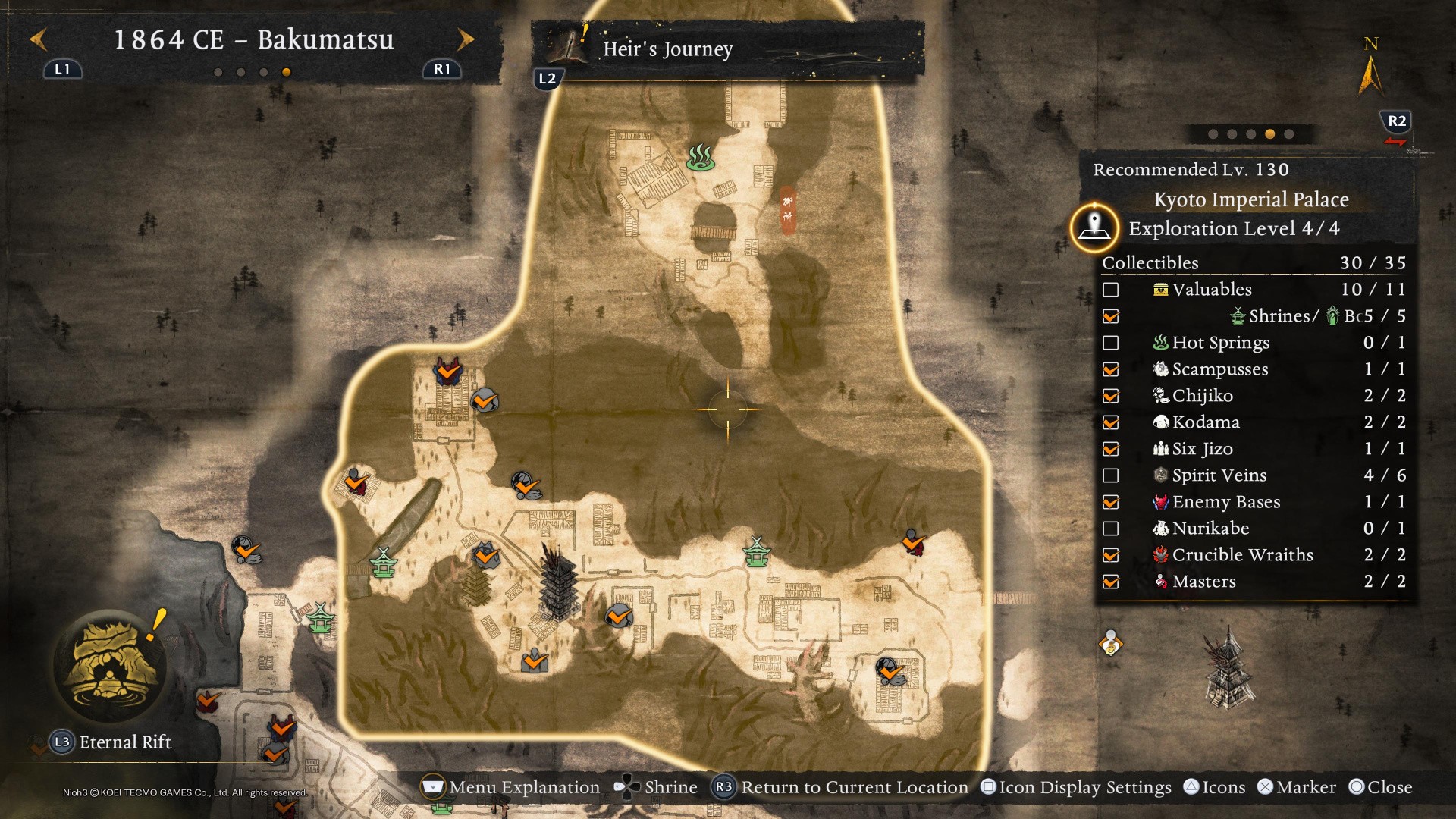Toggle the Kodama filter checkbox
This screenshot has height=819, width=1456.
tap(1111, 422)
